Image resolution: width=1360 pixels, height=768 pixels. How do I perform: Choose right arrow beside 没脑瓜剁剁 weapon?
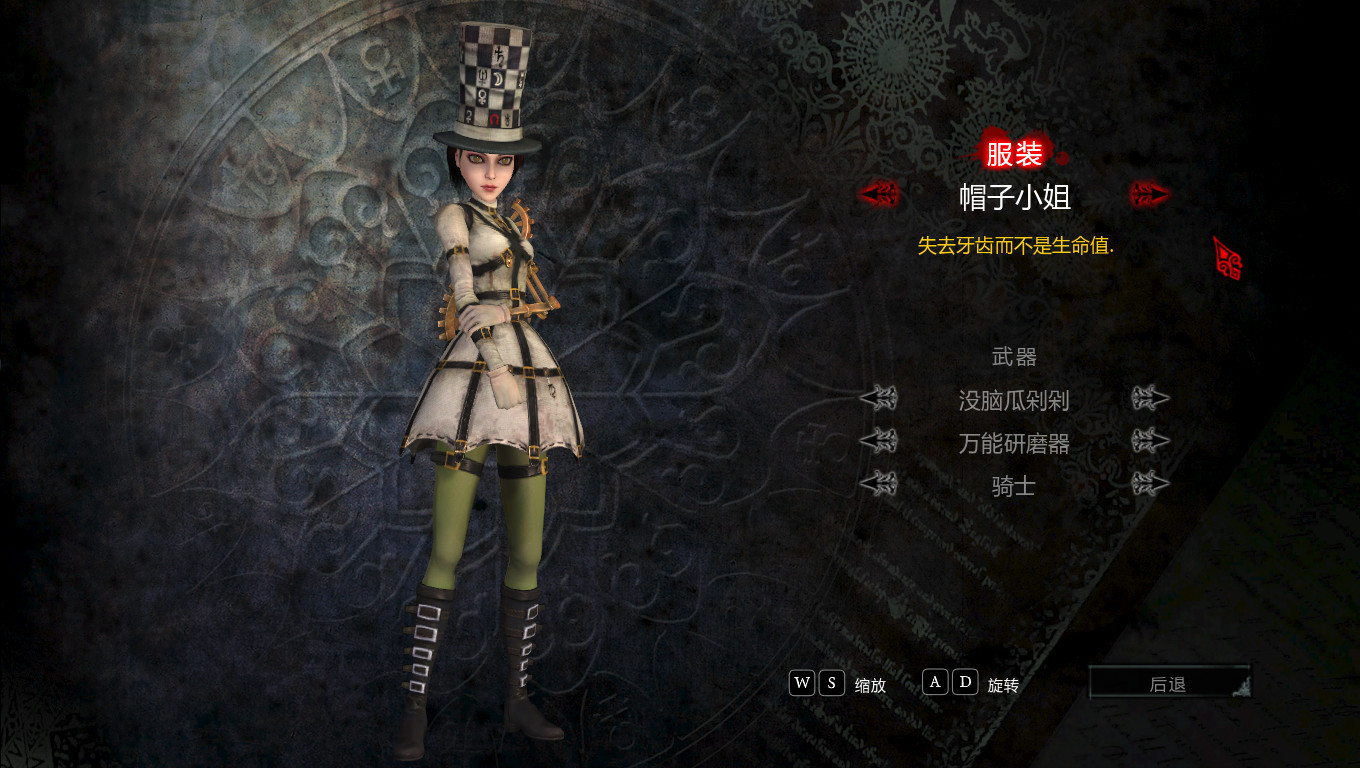(1150, 399)
